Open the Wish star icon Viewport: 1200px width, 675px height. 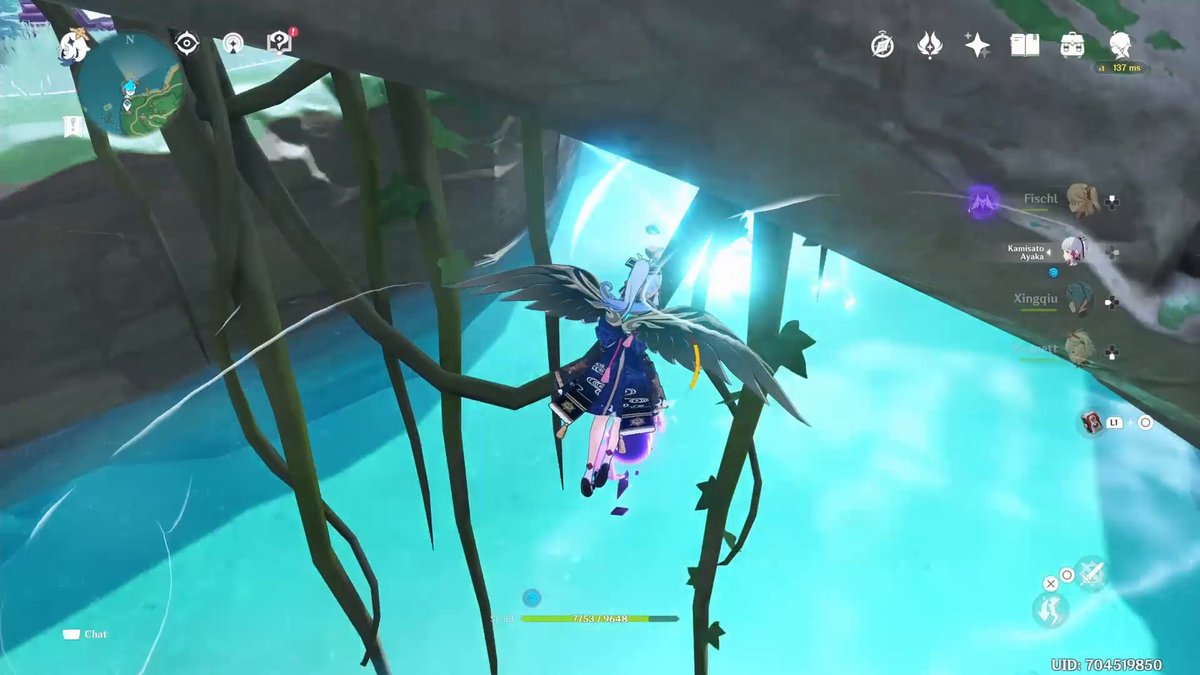click(x=977, y=45)
